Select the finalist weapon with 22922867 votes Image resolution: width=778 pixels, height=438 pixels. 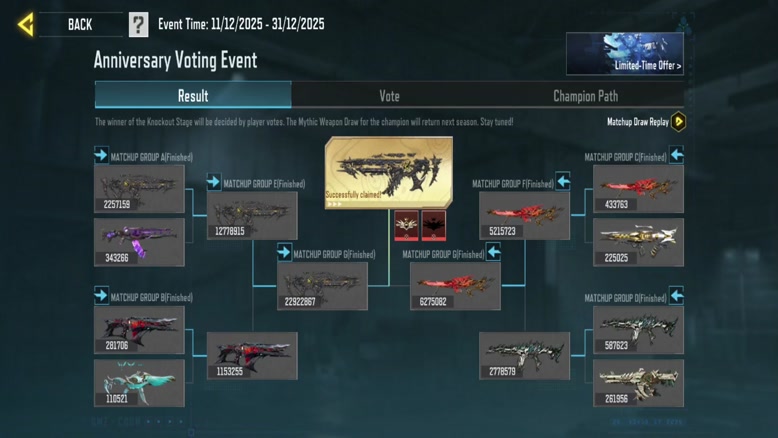tap(322, 286)
